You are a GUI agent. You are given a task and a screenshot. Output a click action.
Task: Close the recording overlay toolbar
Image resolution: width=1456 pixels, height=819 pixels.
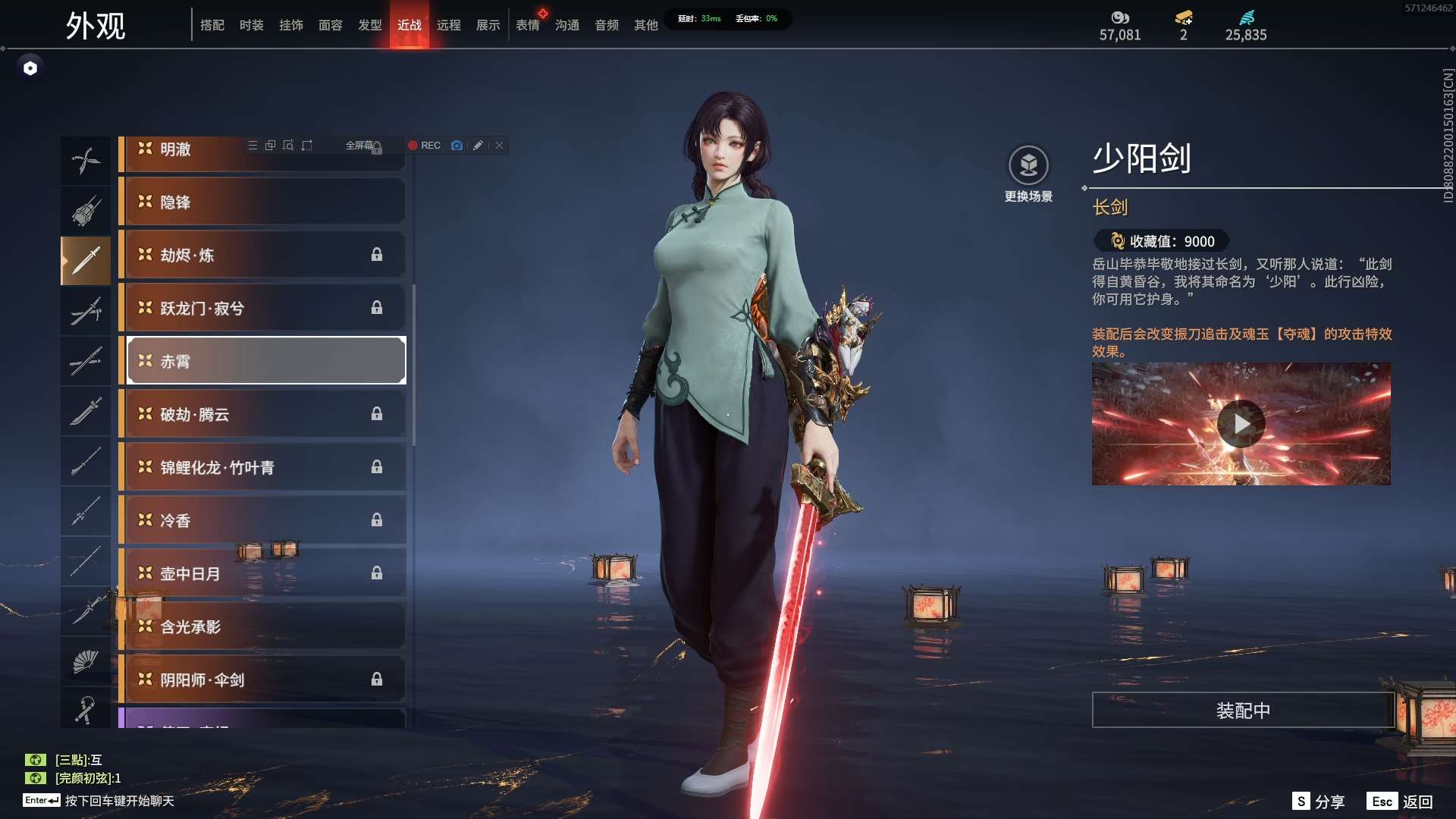coord(500,146)
